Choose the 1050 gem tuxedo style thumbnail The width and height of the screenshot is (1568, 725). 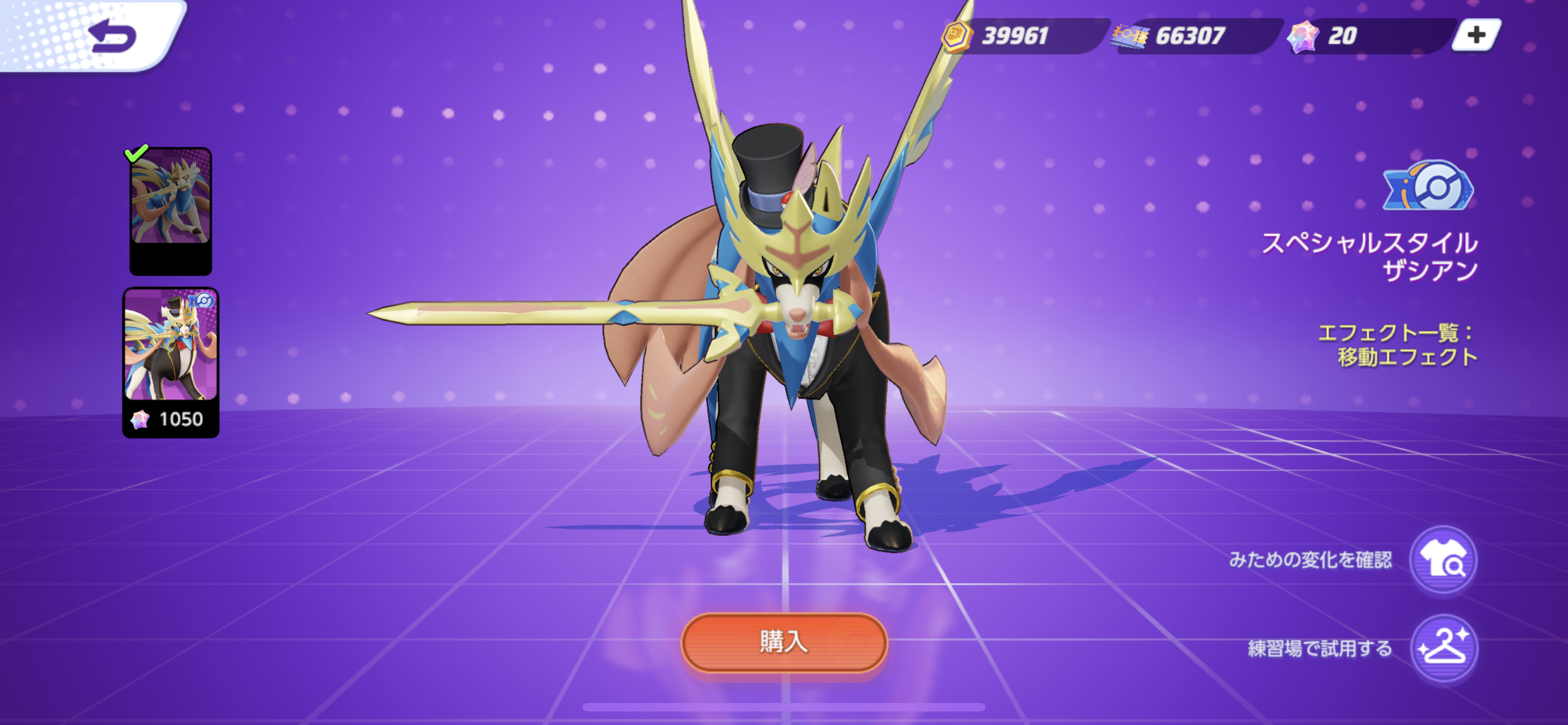(x=170, y=361)
